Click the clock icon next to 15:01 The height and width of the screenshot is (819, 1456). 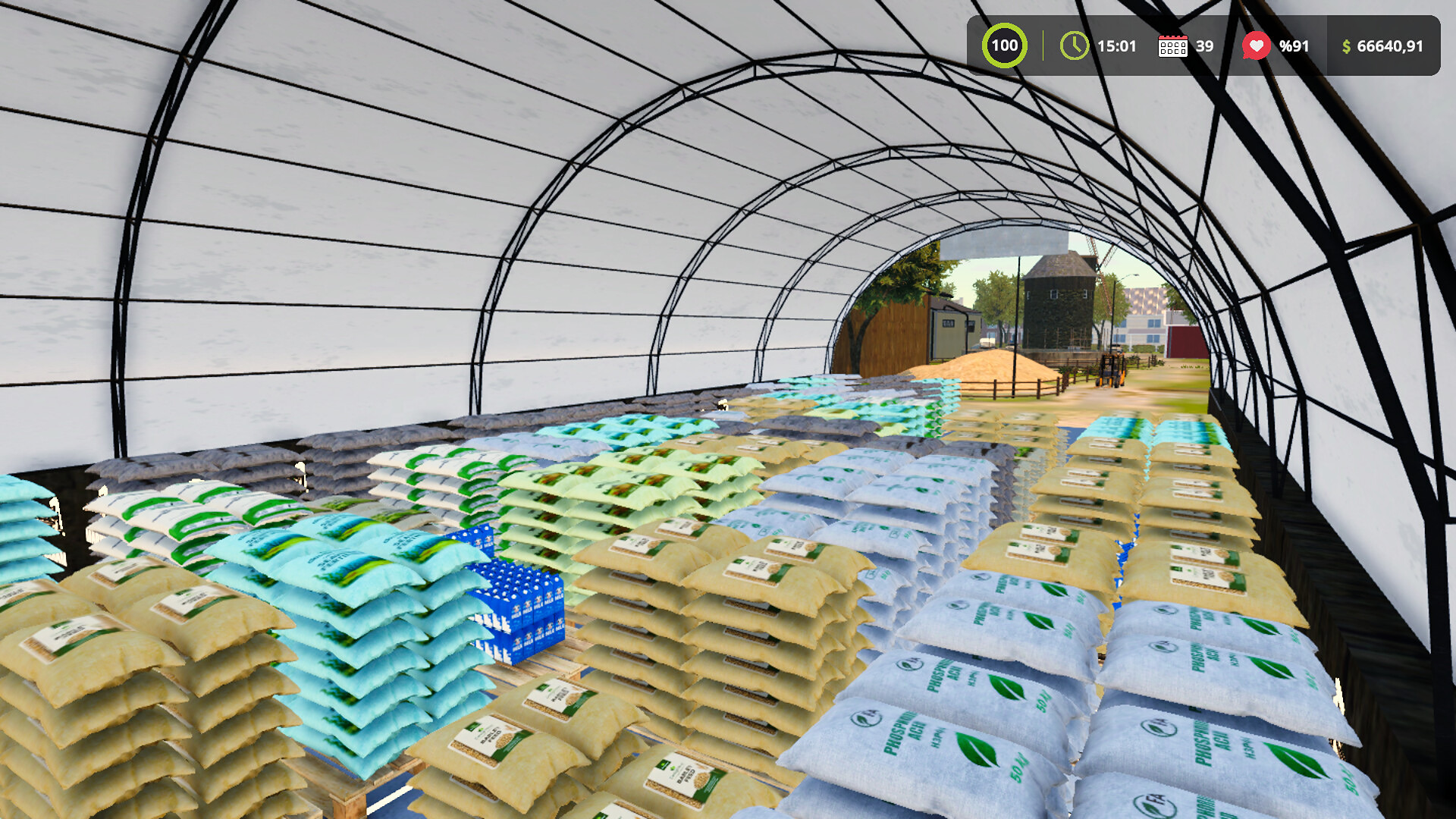click(1074, 45)
